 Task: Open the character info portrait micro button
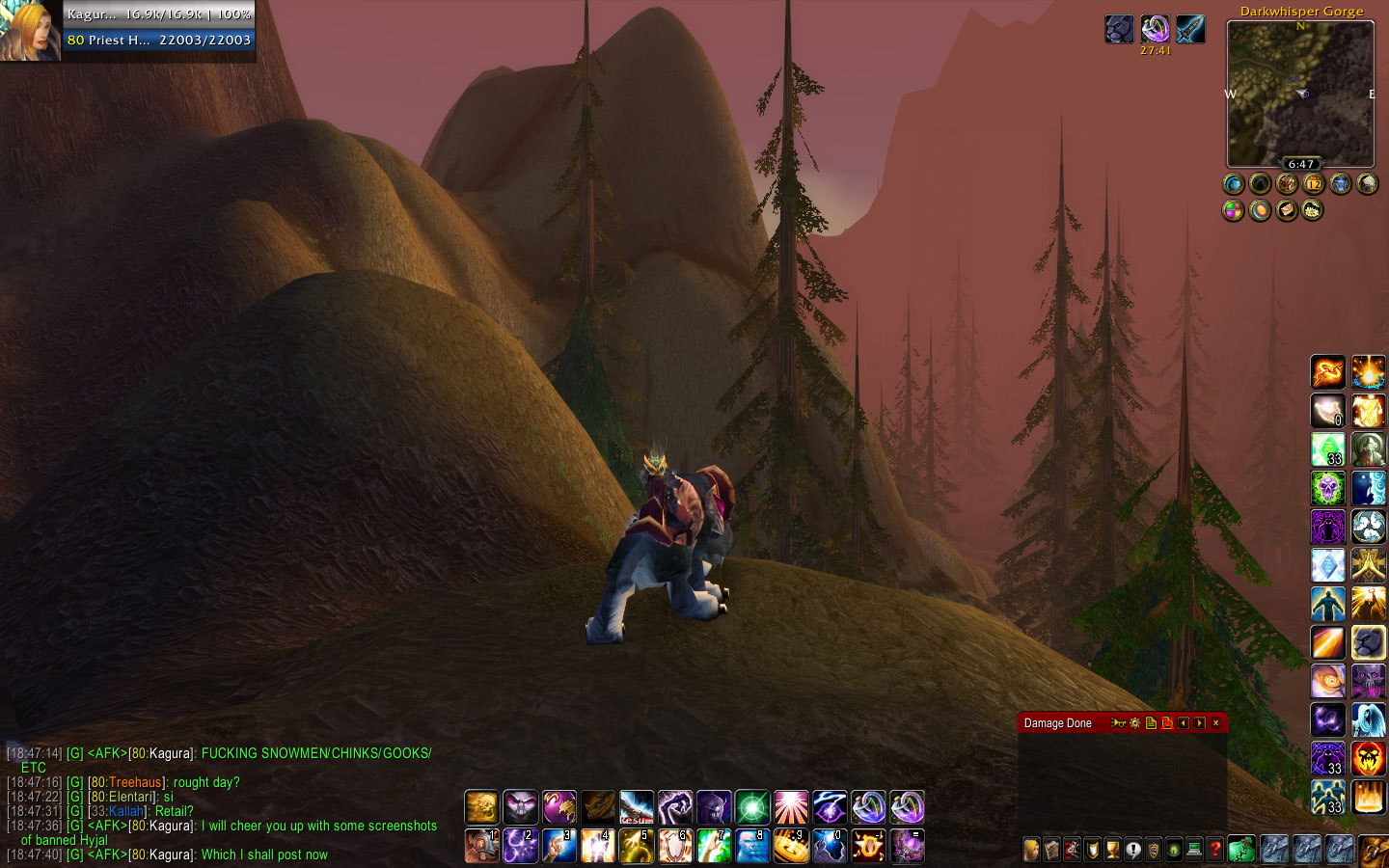(1031, 850)
